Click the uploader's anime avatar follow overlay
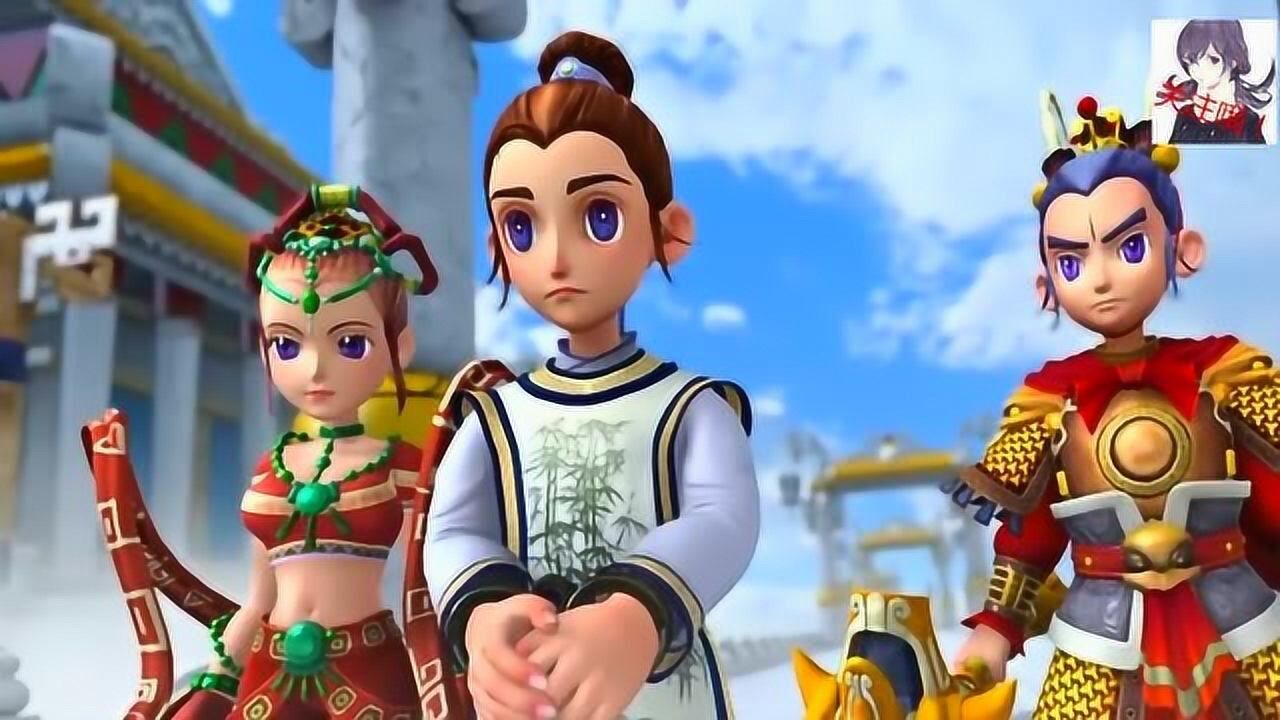The width and height of the screenshot is (1280, 720). tap(1212, 82)
